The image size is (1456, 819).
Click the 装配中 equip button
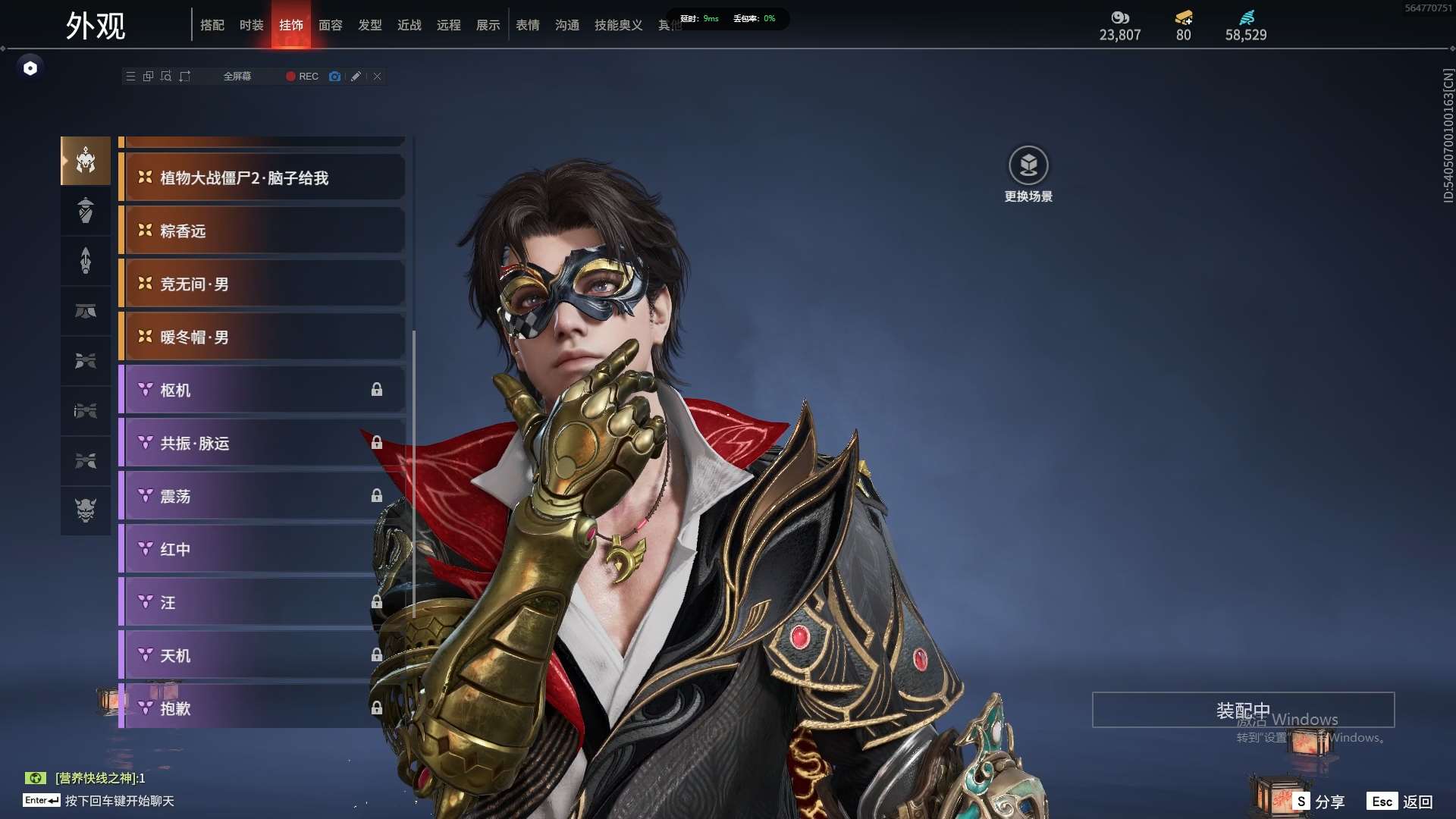[1243, 711]
